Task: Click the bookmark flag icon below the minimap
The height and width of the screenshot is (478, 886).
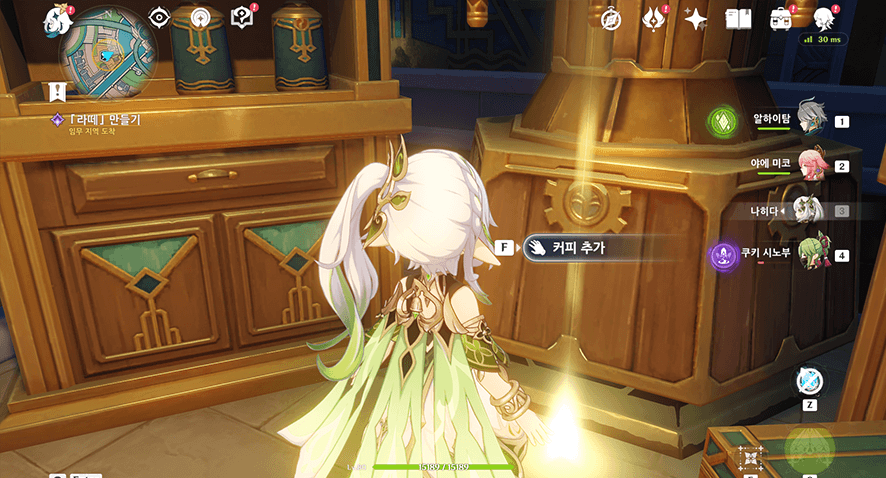Action: pyautogui.click(x=57, y=90)
